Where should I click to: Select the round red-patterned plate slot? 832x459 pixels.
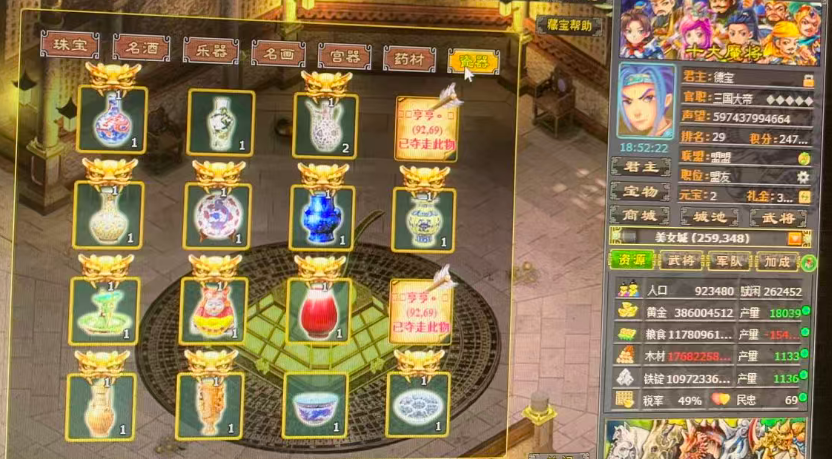coord(217,215)
